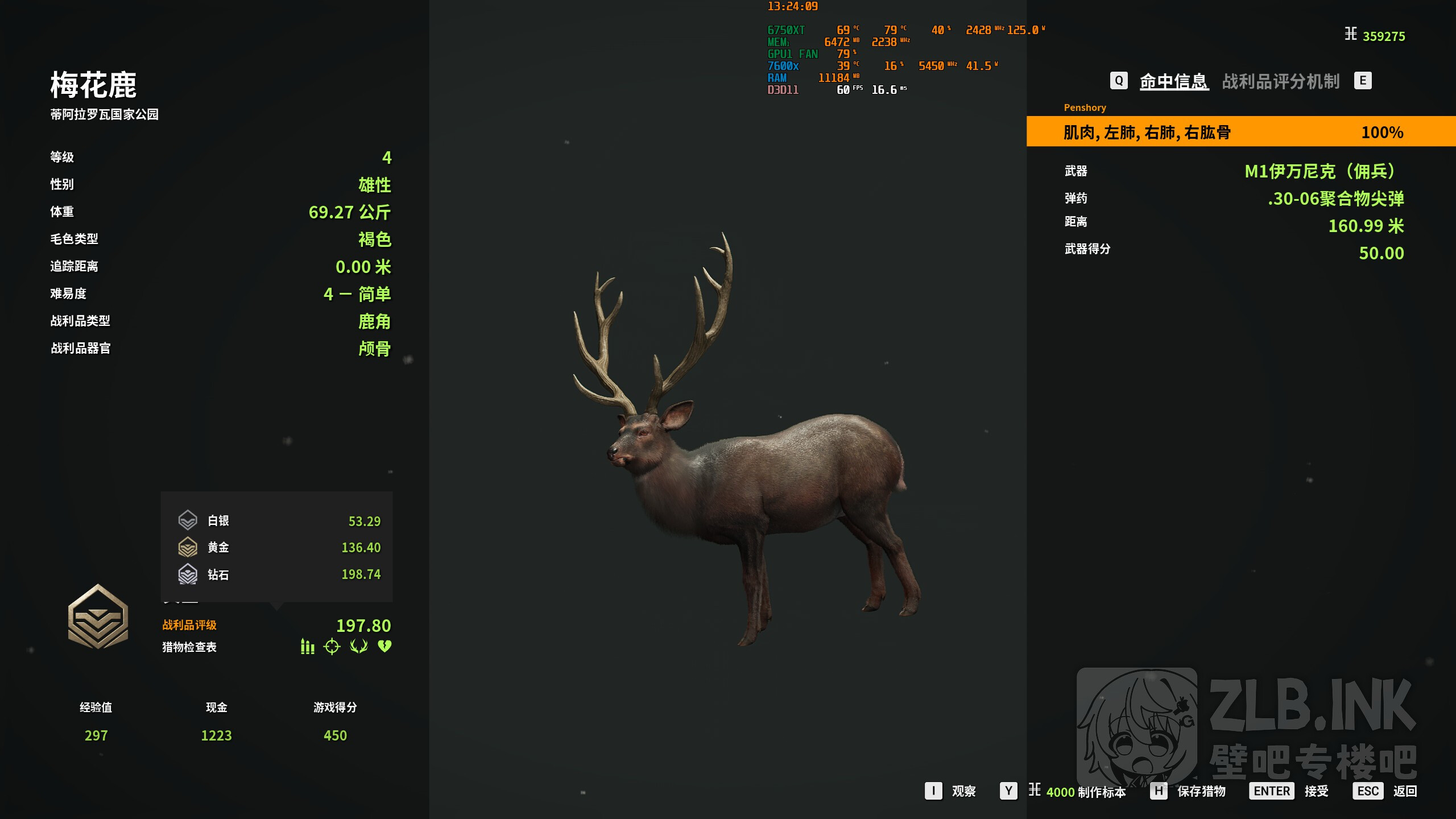Image resolution: width=1456 pixels, height=819 pixels.
Task: Open the 战利品评分机制 tab
Action: coord(1281,81)
